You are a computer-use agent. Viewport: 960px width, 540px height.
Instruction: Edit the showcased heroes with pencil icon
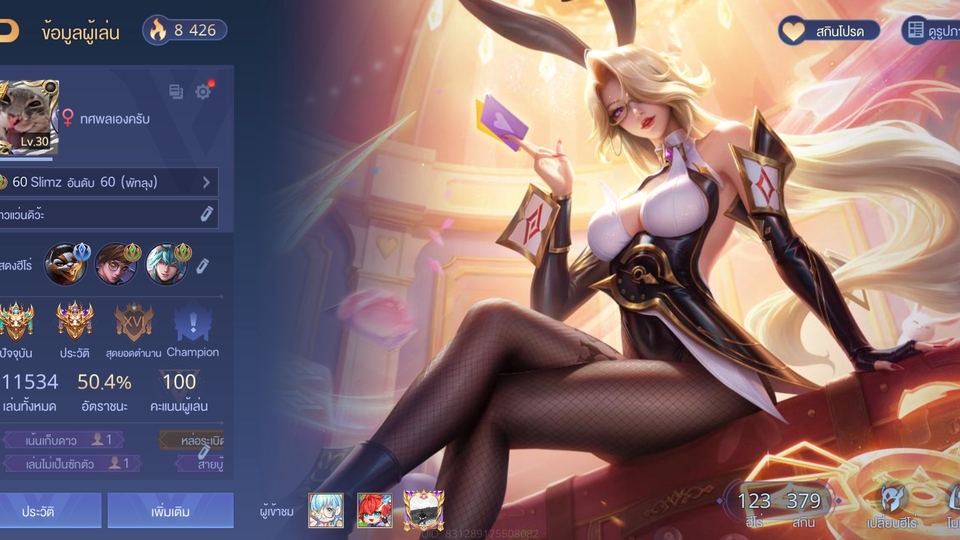pyautogui.click(x=202, y=265)
